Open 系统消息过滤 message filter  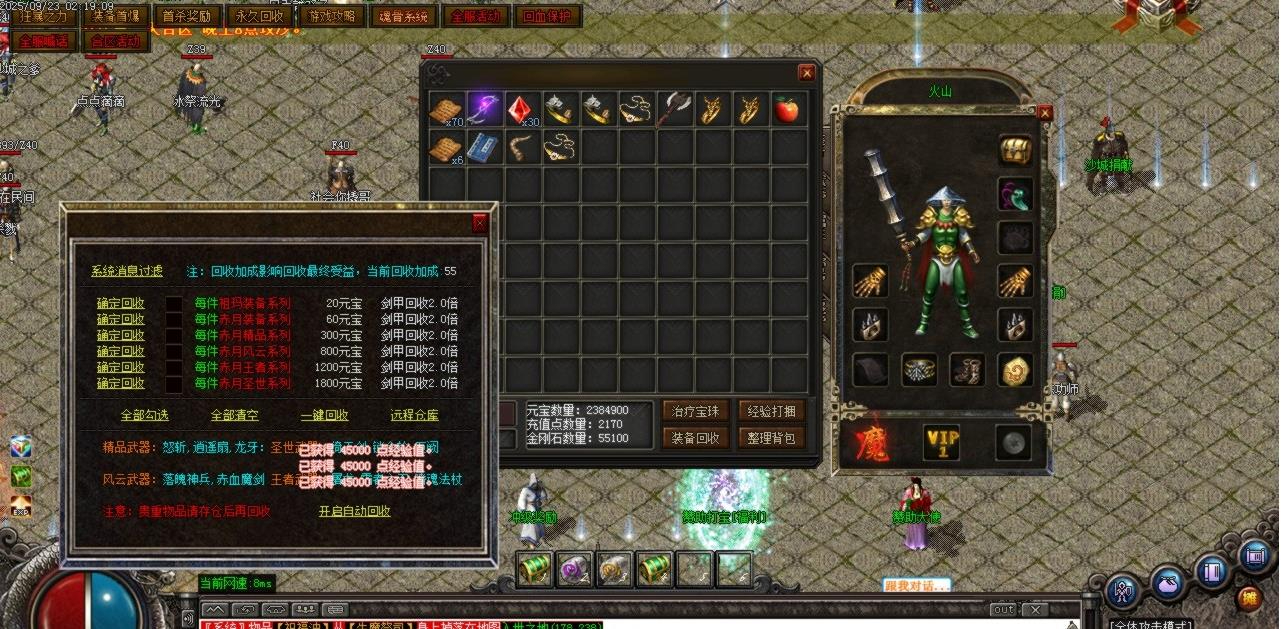click(x=126, y=271)
